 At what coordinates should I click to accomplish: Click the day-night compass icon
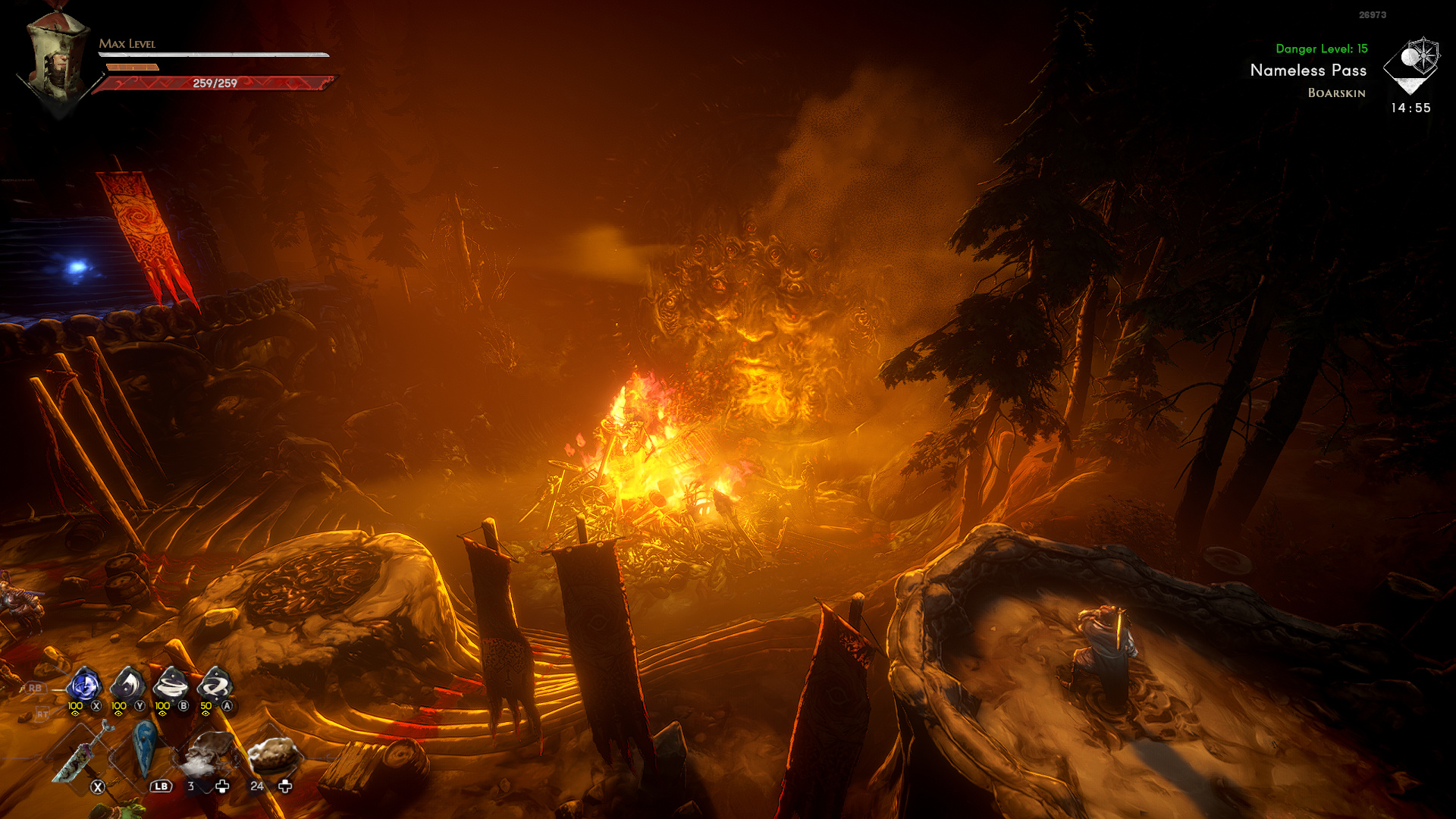pyautogui.click(x=1411, y=64)
